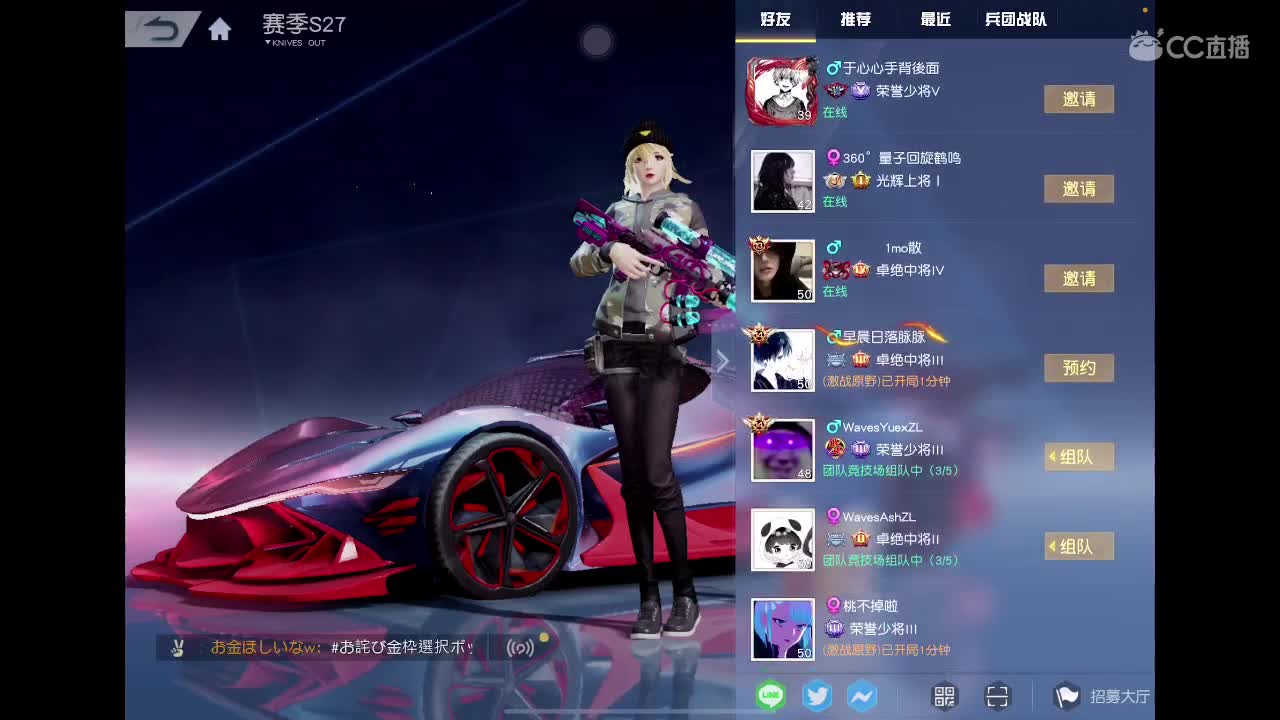
Task: Click the Home icon at top left
Action: click(x=219, y=29)
